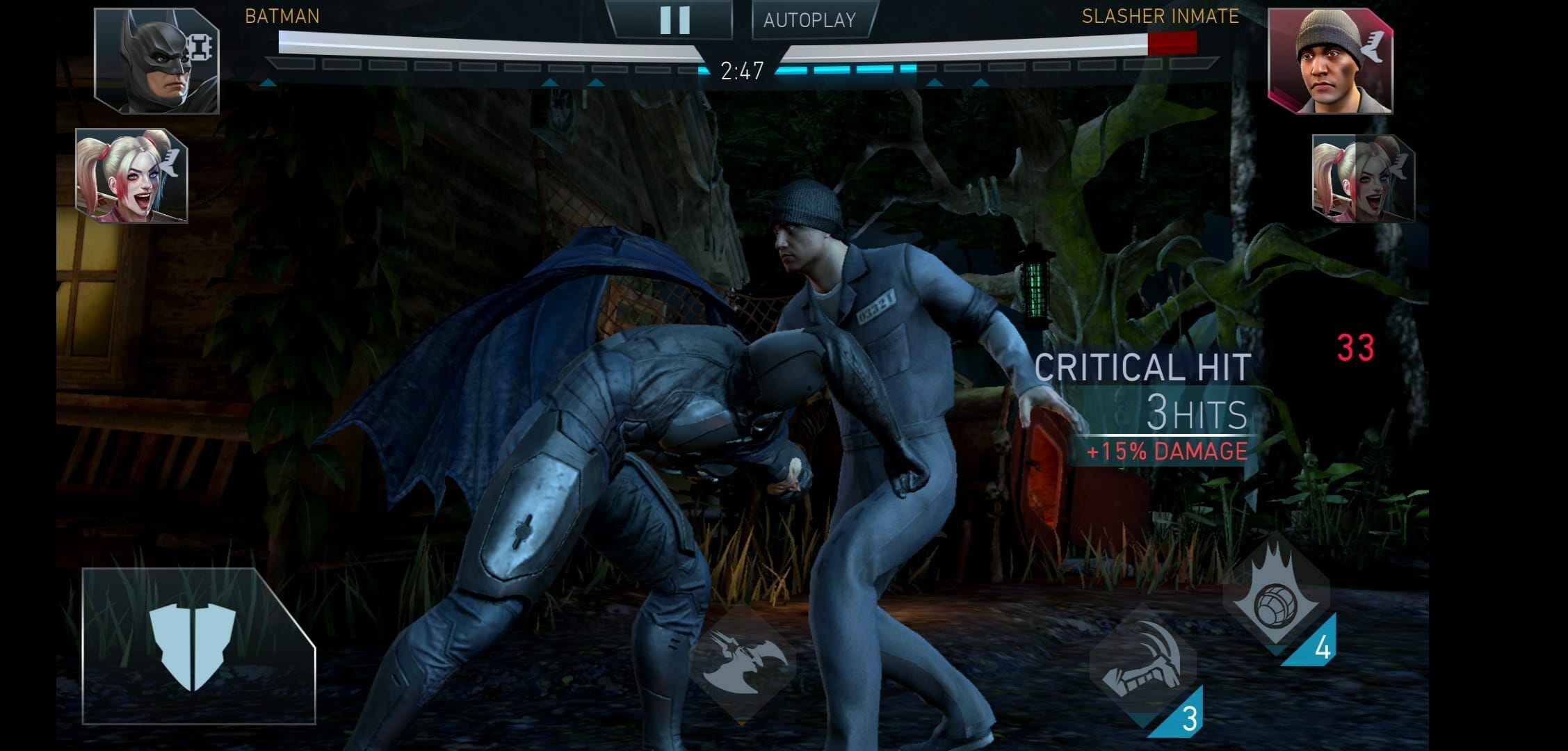Tap the enemy team's Harley Quinn portrait
The width and height of the screenshot is (1568, 751).
click(x=1361, y=179)
